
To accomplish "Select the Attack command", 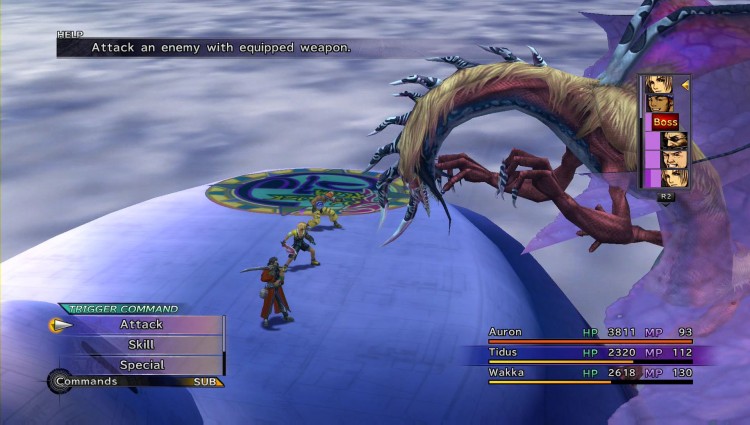I will [141, 324].
